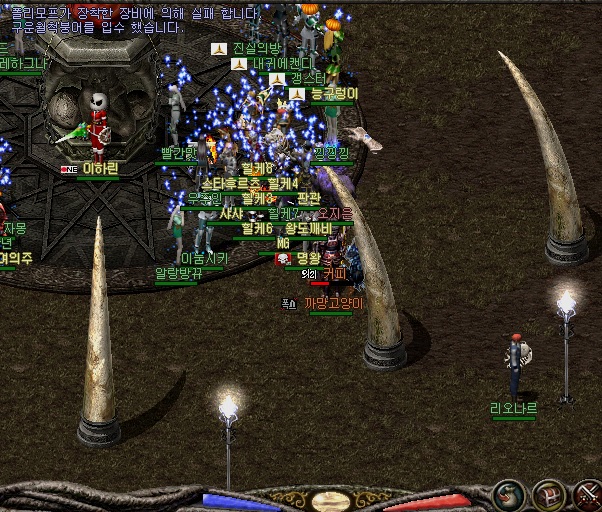Click the golden oval center ornament

point(329,501)
